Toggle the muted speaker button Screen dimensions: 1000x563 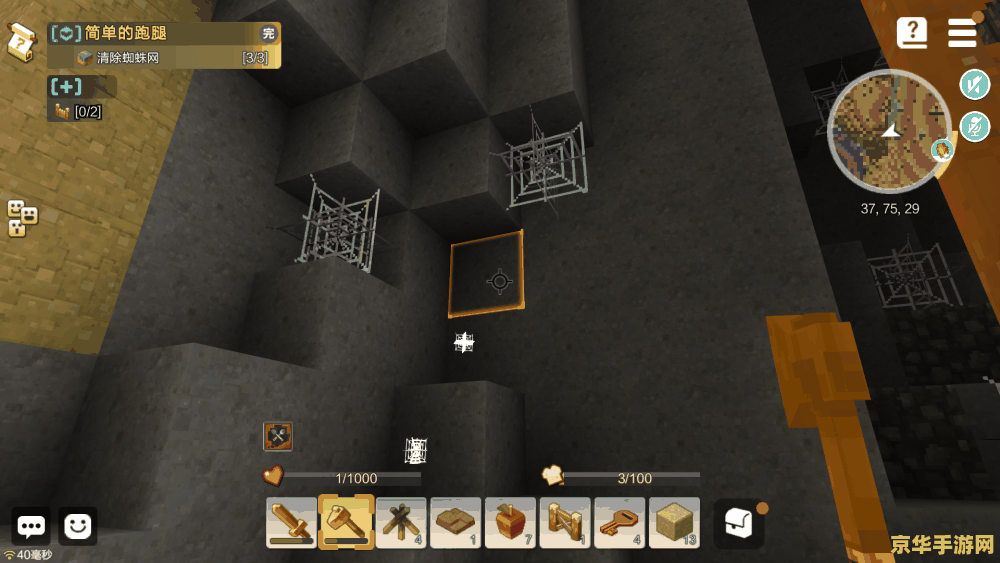pyautogui.click(x=974, y=85)
